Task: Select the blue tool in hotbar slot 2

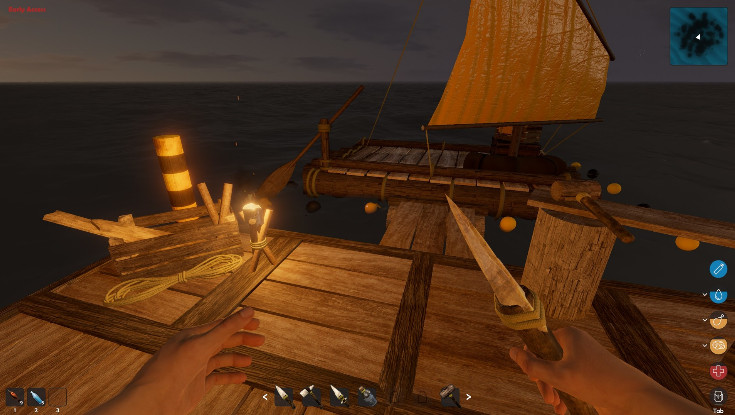Action: (x=37, y=397)
